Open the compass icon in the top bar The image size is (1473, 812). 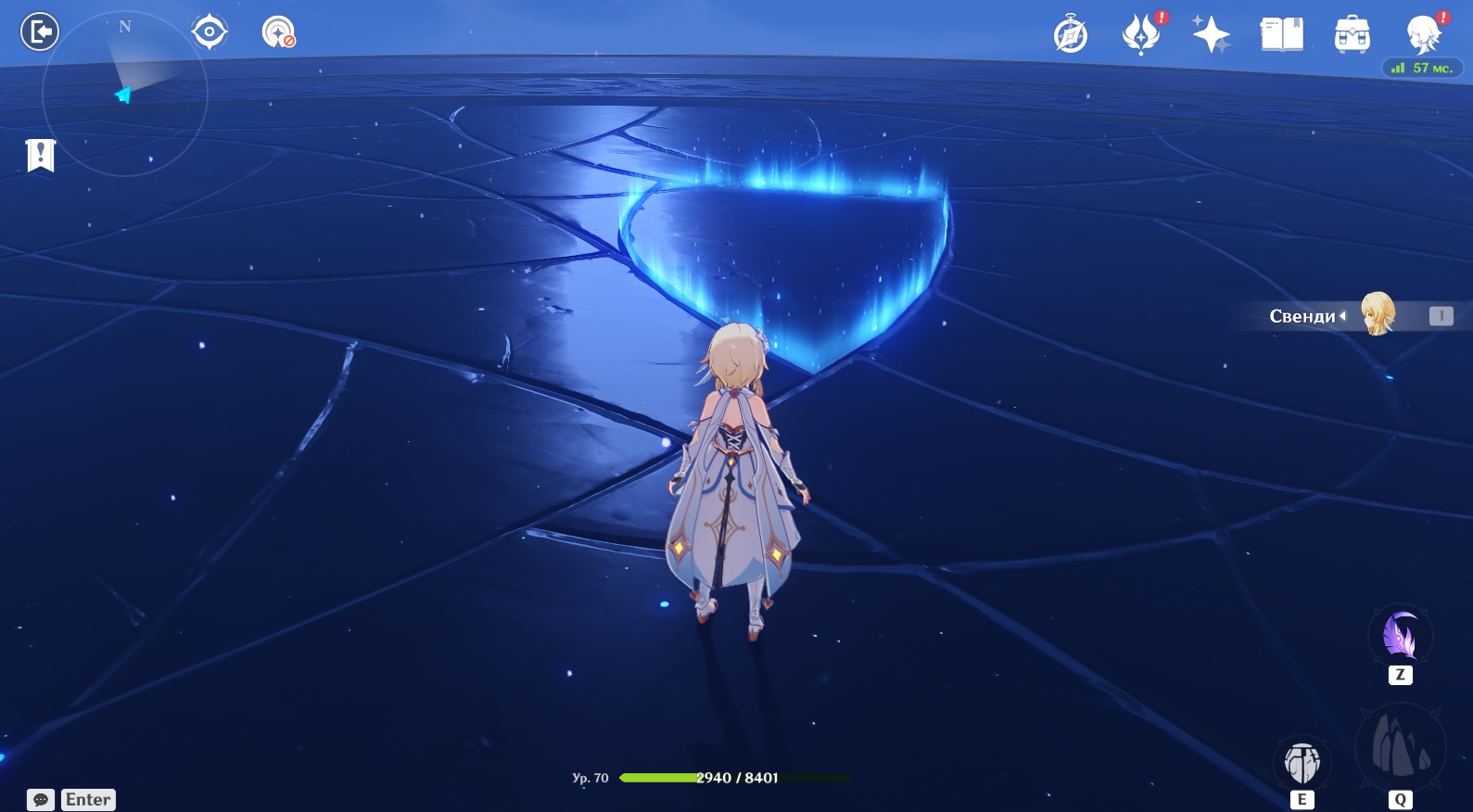[x=1071, y=36]
